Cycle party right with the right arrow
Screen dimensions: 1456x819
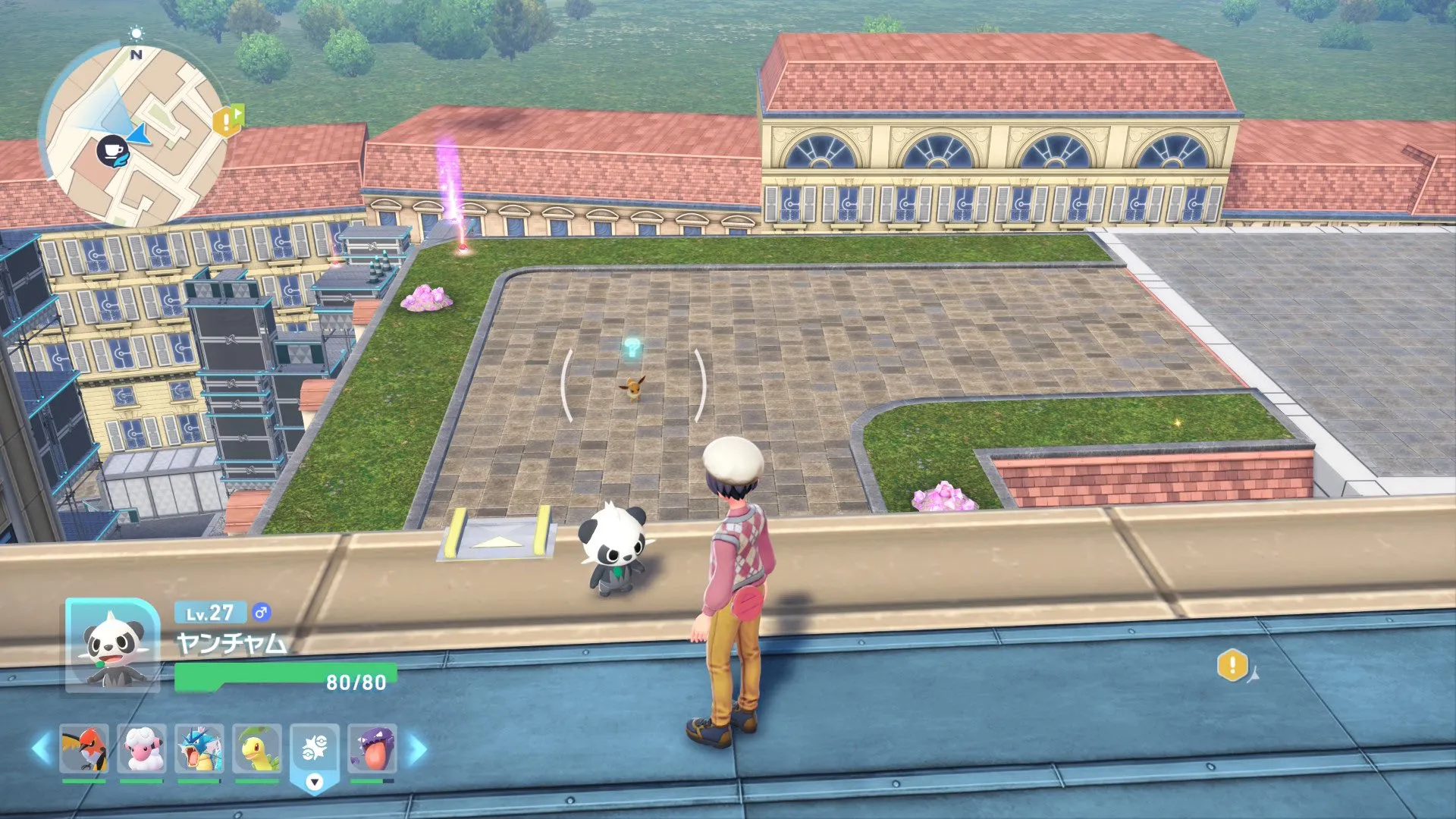point(418,749)
